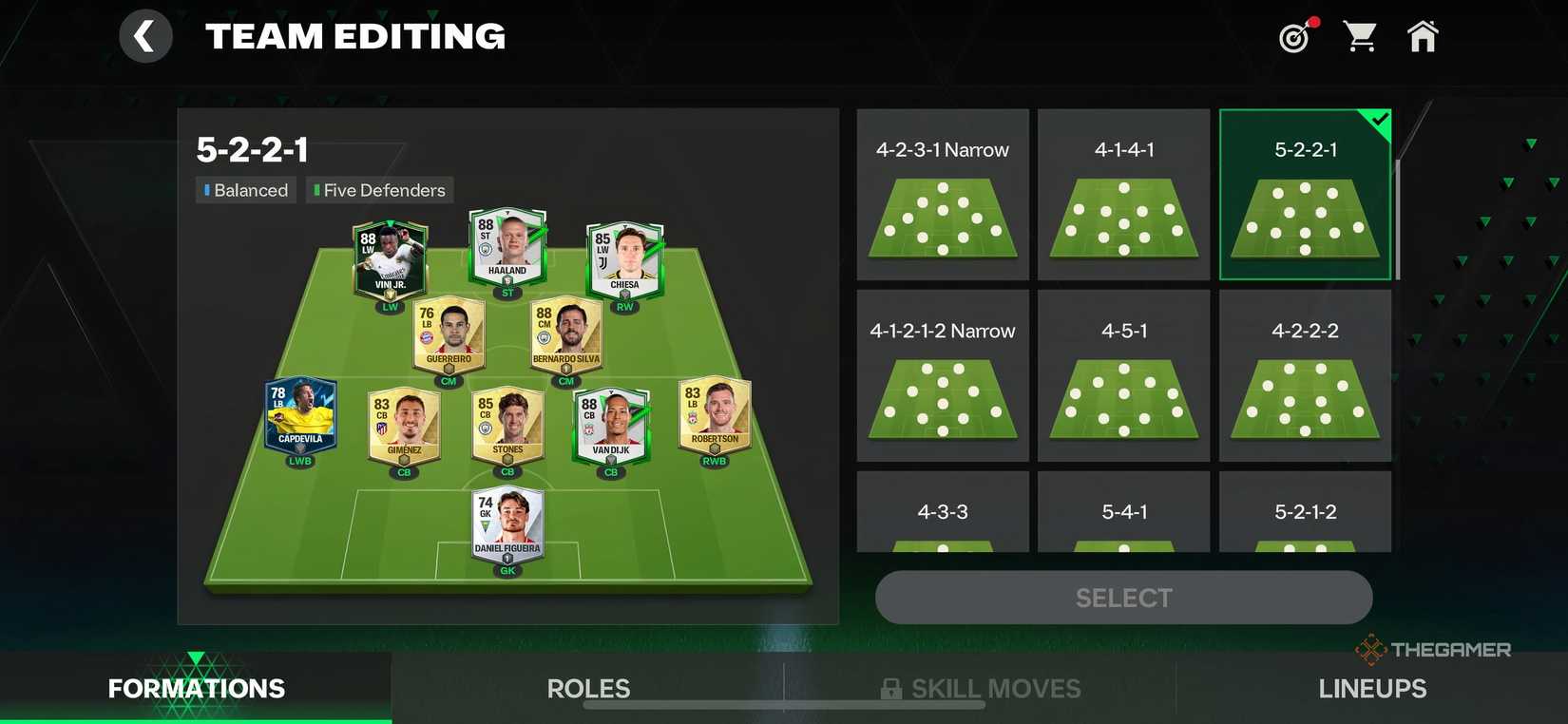Click the Balanced tag
This screenshot has height=724, width=1568.
(x=245, y=190)
